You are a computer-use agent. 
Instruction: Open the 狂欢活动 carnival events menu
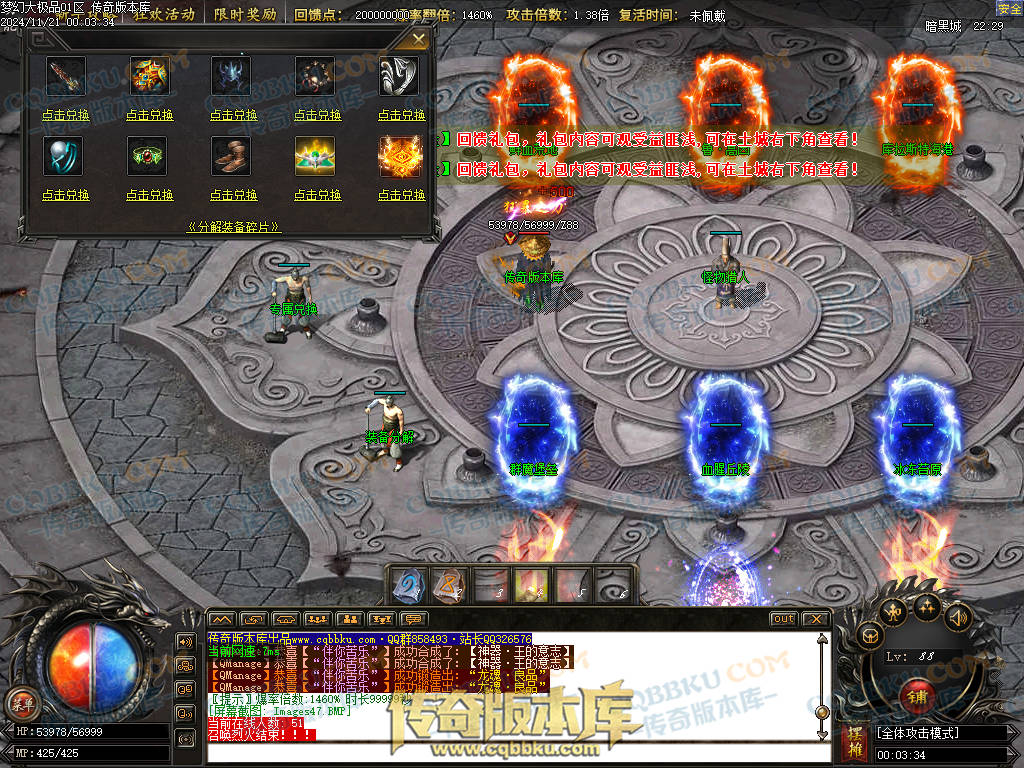click(x=164, y=15)
